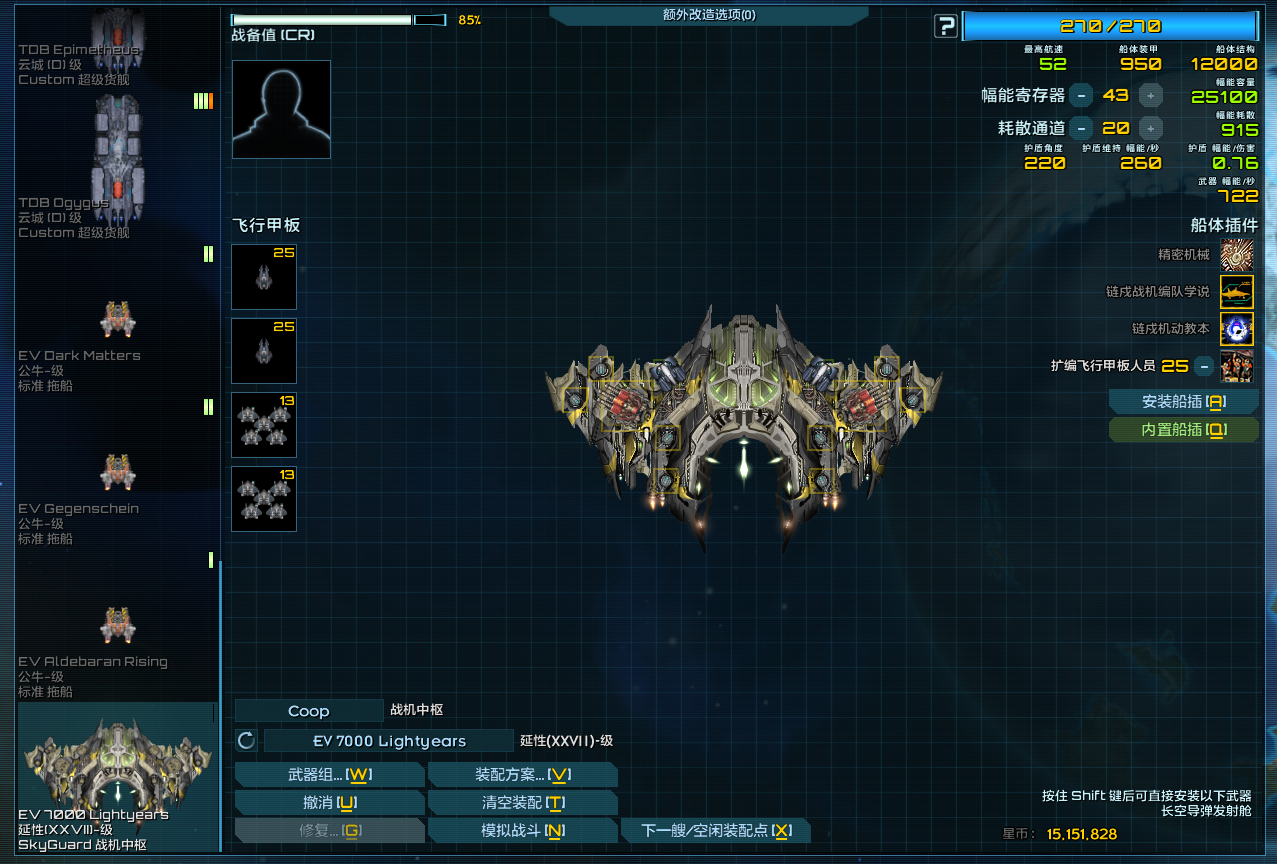Run a simulated battle
The height and width of the screenshot is (864, 1277).
click(x=522, y=831)
